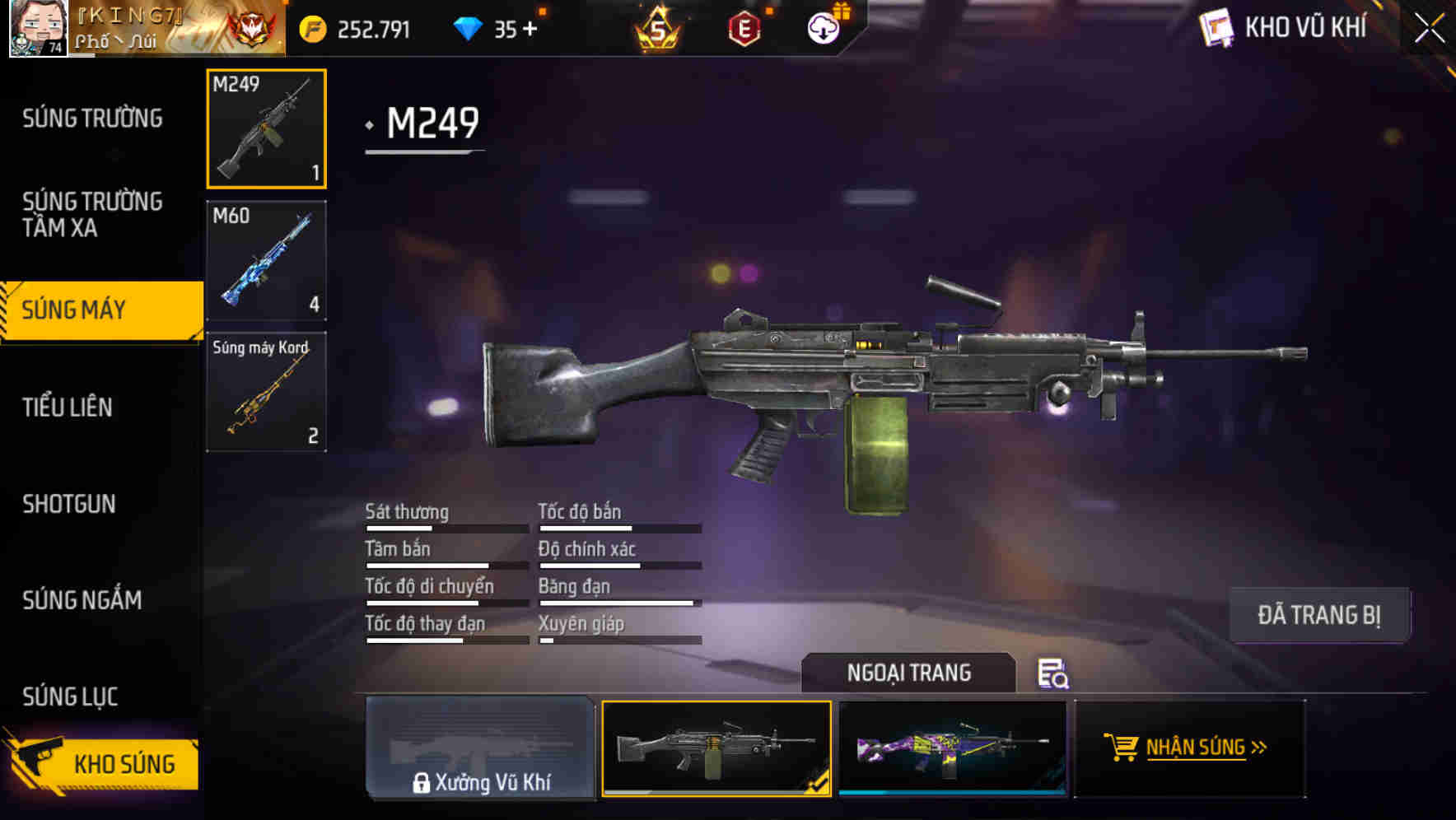1456x820 pixels.
Task: Click the shopping cart on NHẬN SÚNG
Action: tap(1122, 748)
